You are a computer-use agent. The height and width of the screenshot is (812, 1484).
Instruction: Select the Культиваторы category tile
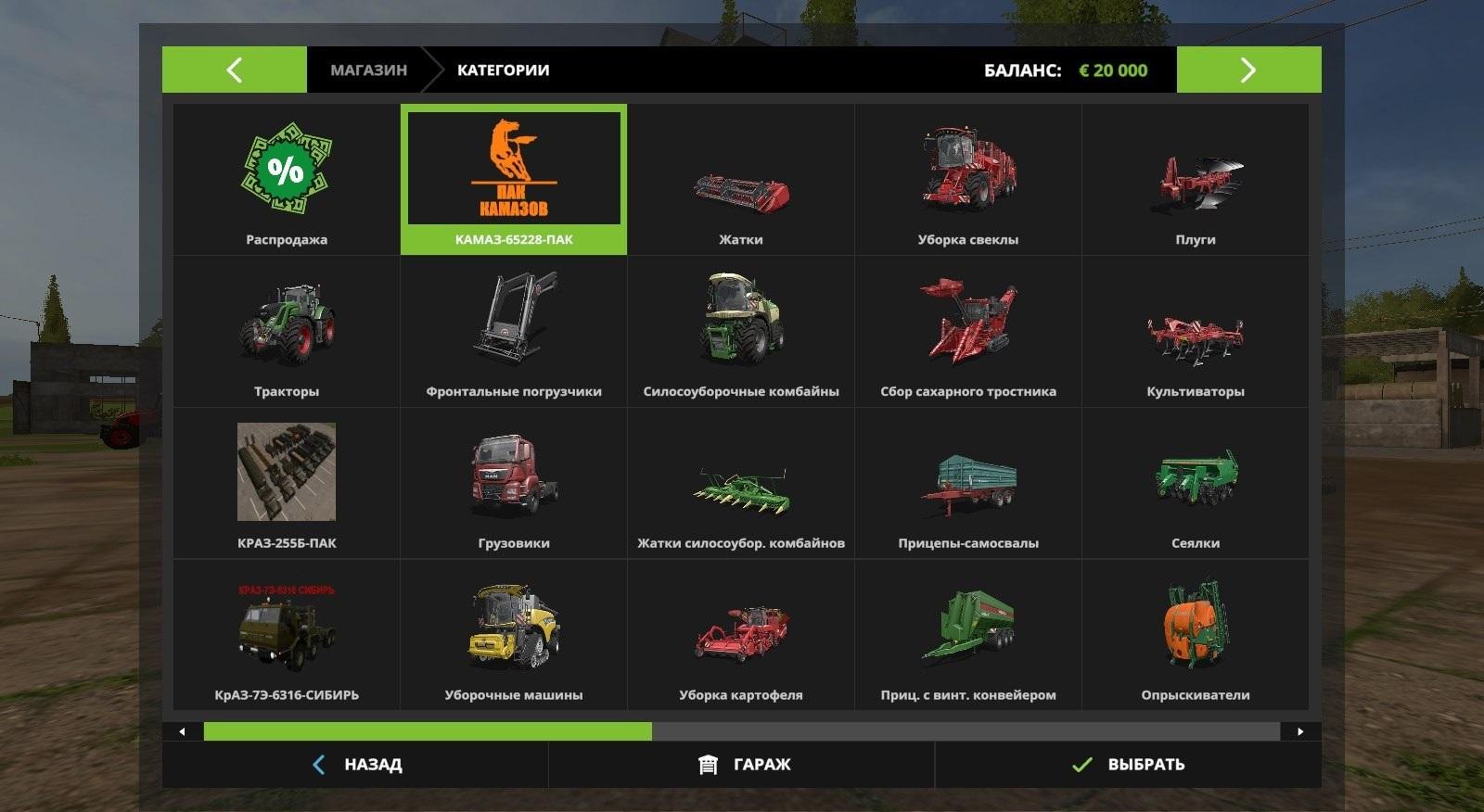tap(1196, 332)
